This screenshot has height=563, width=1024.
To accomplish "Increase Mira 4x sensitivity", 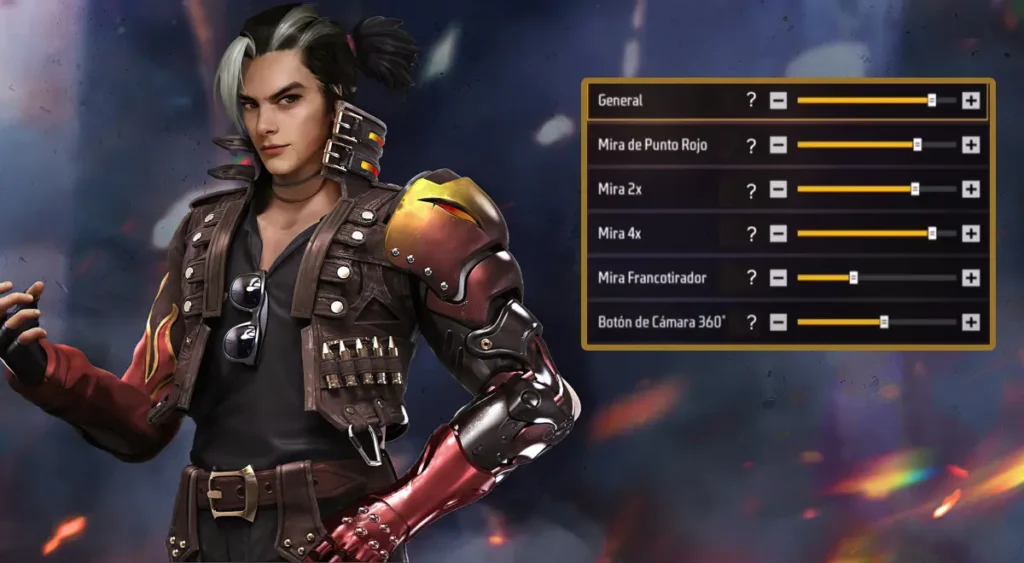I will (x=970, y=233).
